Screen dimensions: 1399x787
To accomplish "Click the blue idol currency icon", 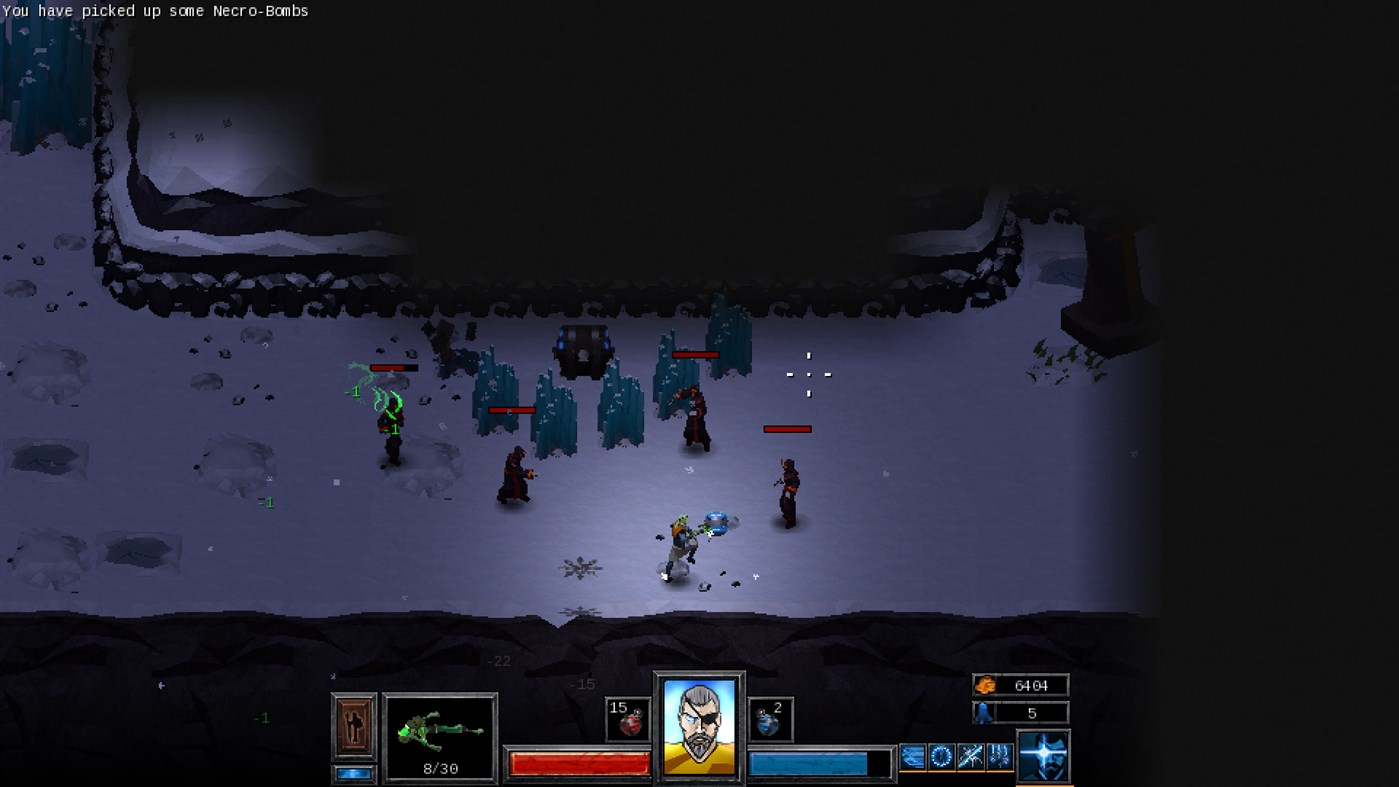I will (x=982, y=712).
